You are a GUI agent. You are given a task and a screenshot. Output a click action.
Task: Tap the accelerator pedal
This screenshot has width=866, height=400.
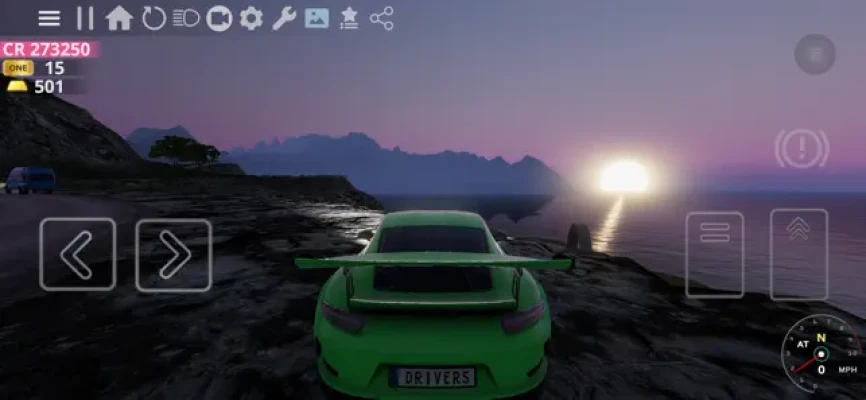click(798, 253)
